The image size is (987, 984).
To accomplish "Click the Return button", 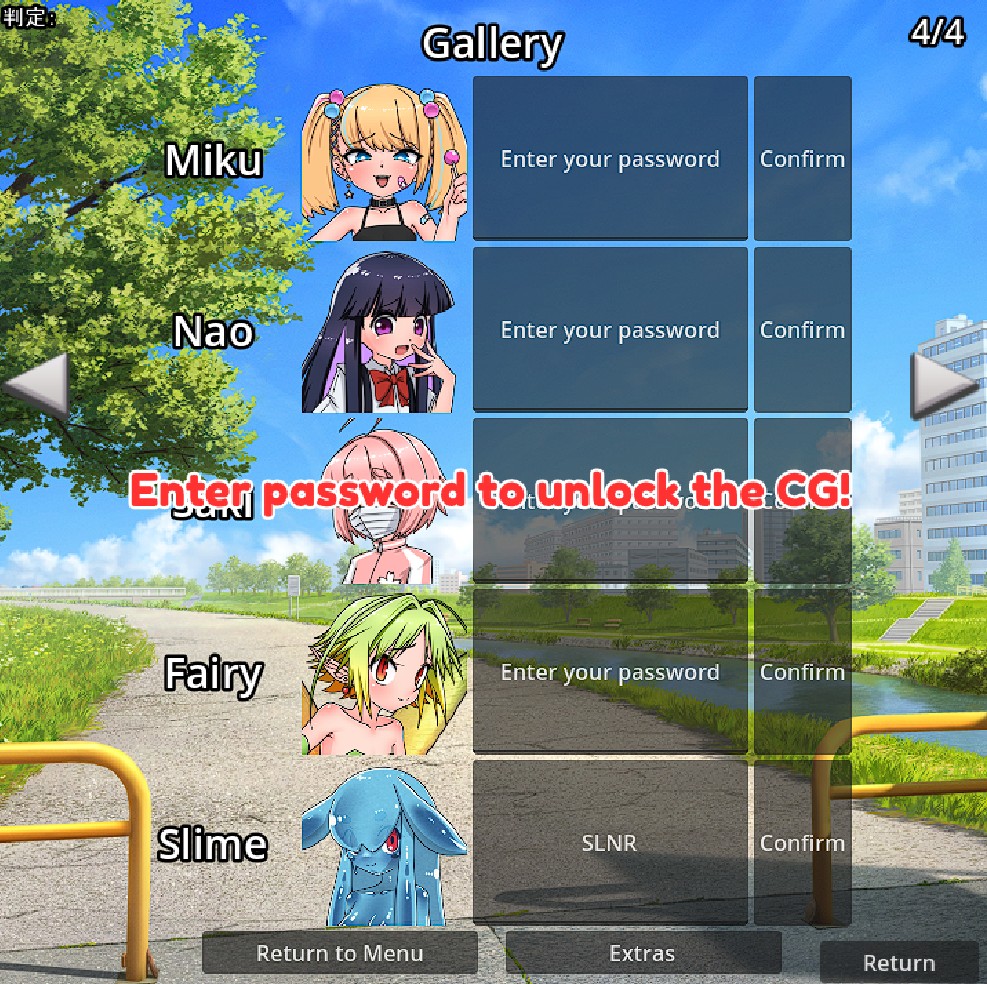I will [x=899, y=963].
